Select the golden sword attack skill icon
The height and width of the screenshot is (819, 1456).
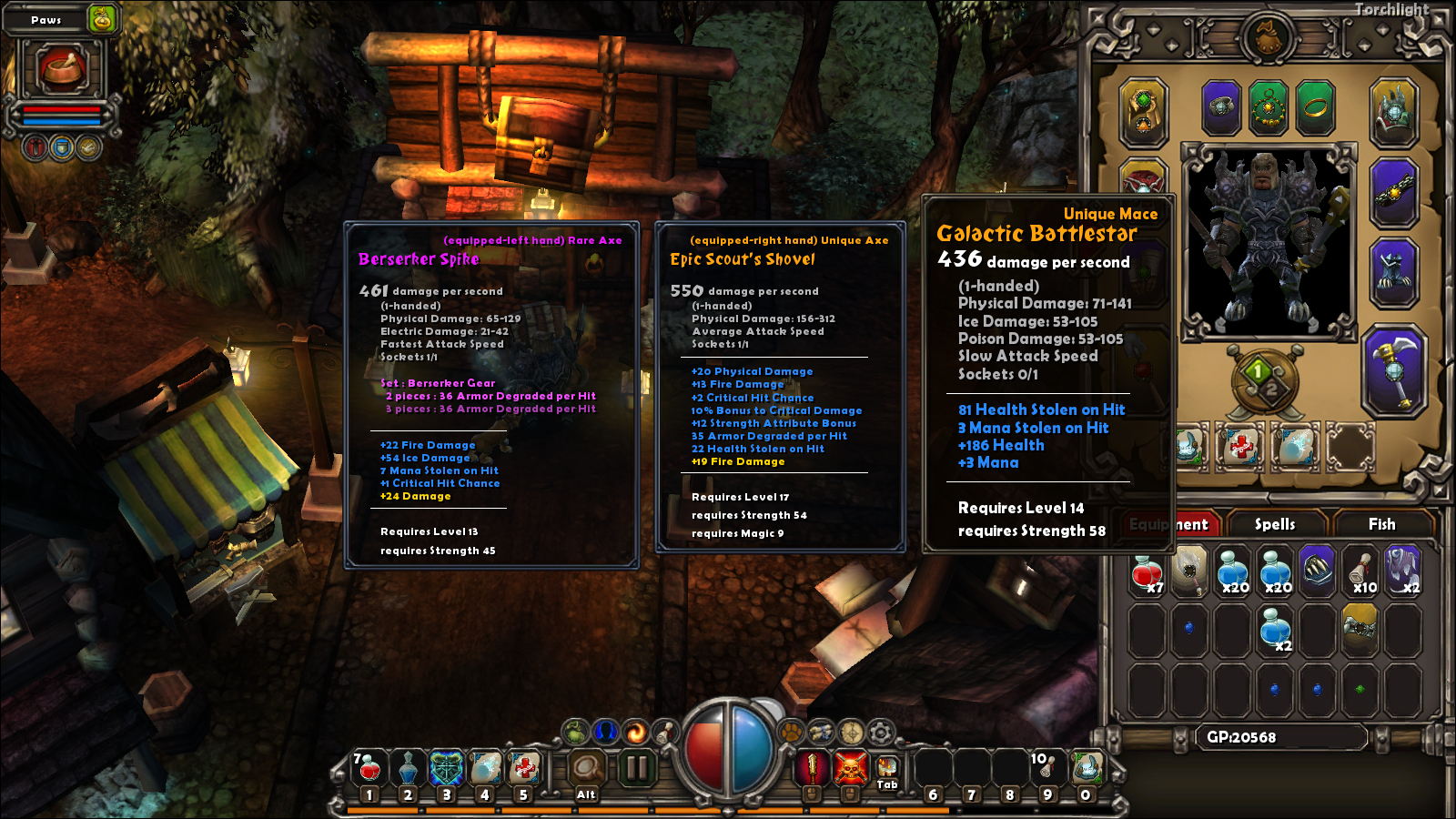click(x=813, y=769)
